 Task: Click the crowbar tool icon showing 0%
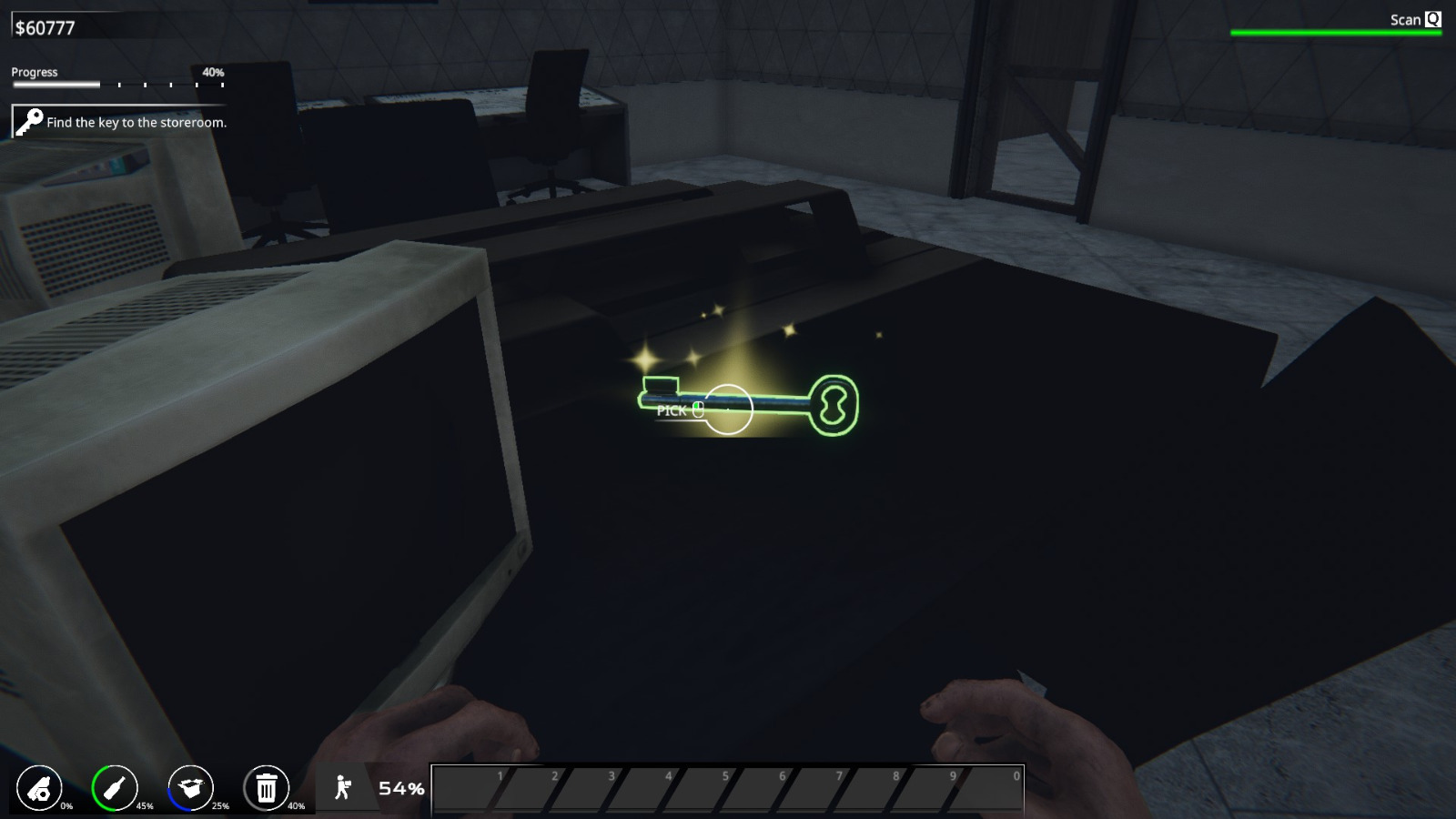pyautogui.click(x=38, y=788)
